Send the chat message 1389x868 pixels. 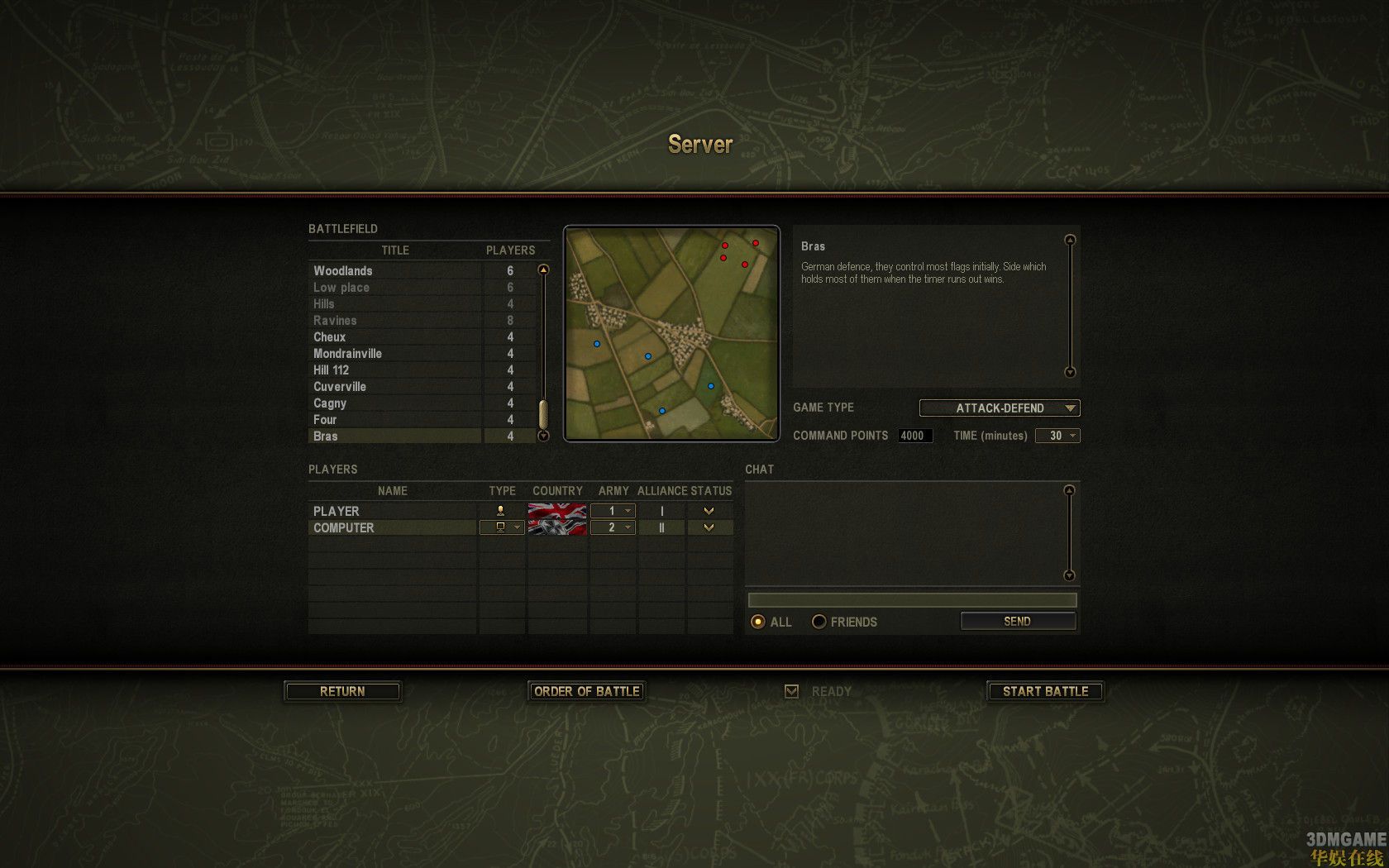1017,621
